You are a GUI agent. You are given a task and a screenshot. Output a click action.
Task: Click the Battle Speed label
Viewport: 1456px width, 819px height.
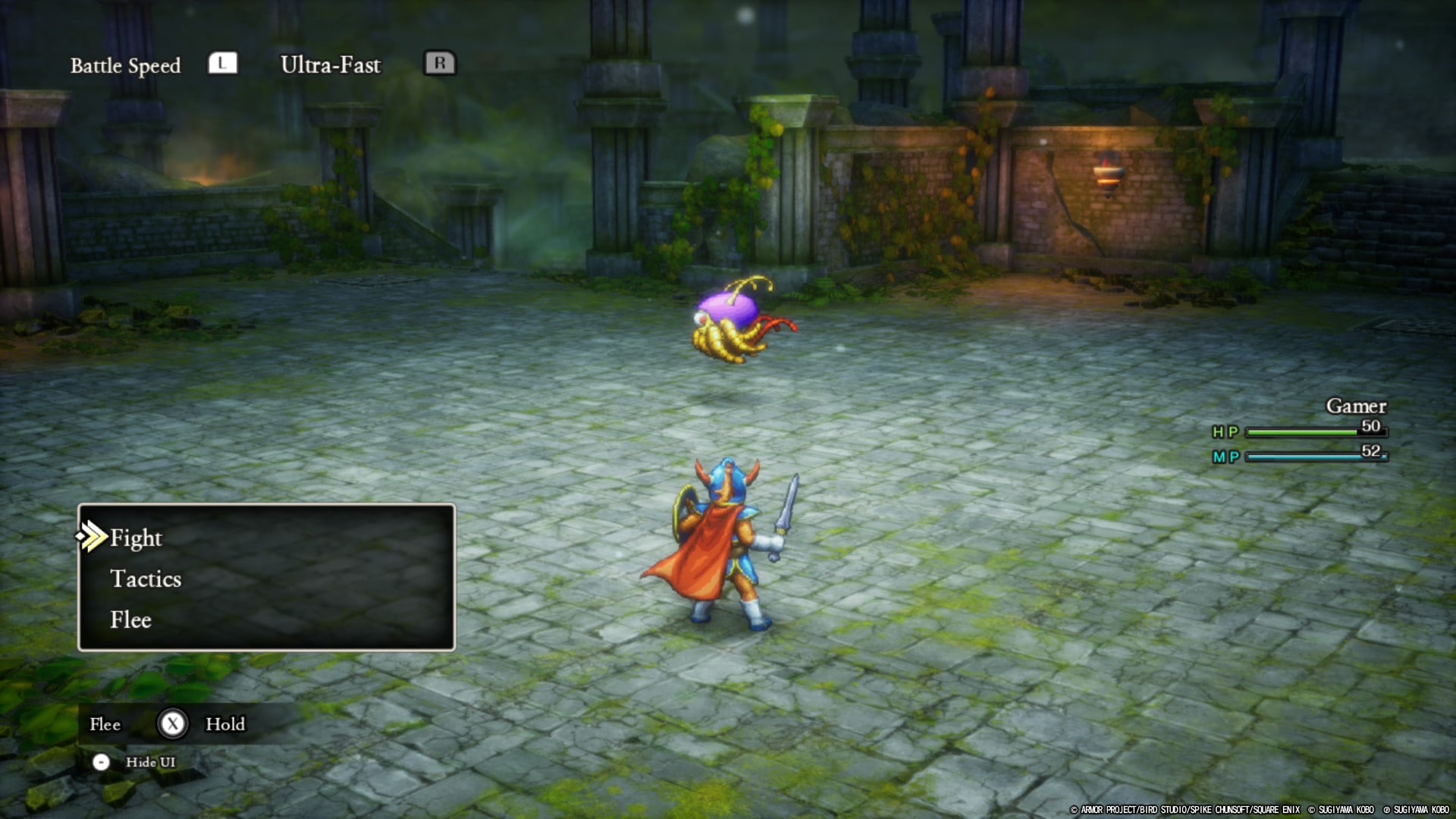pos(125,65)
